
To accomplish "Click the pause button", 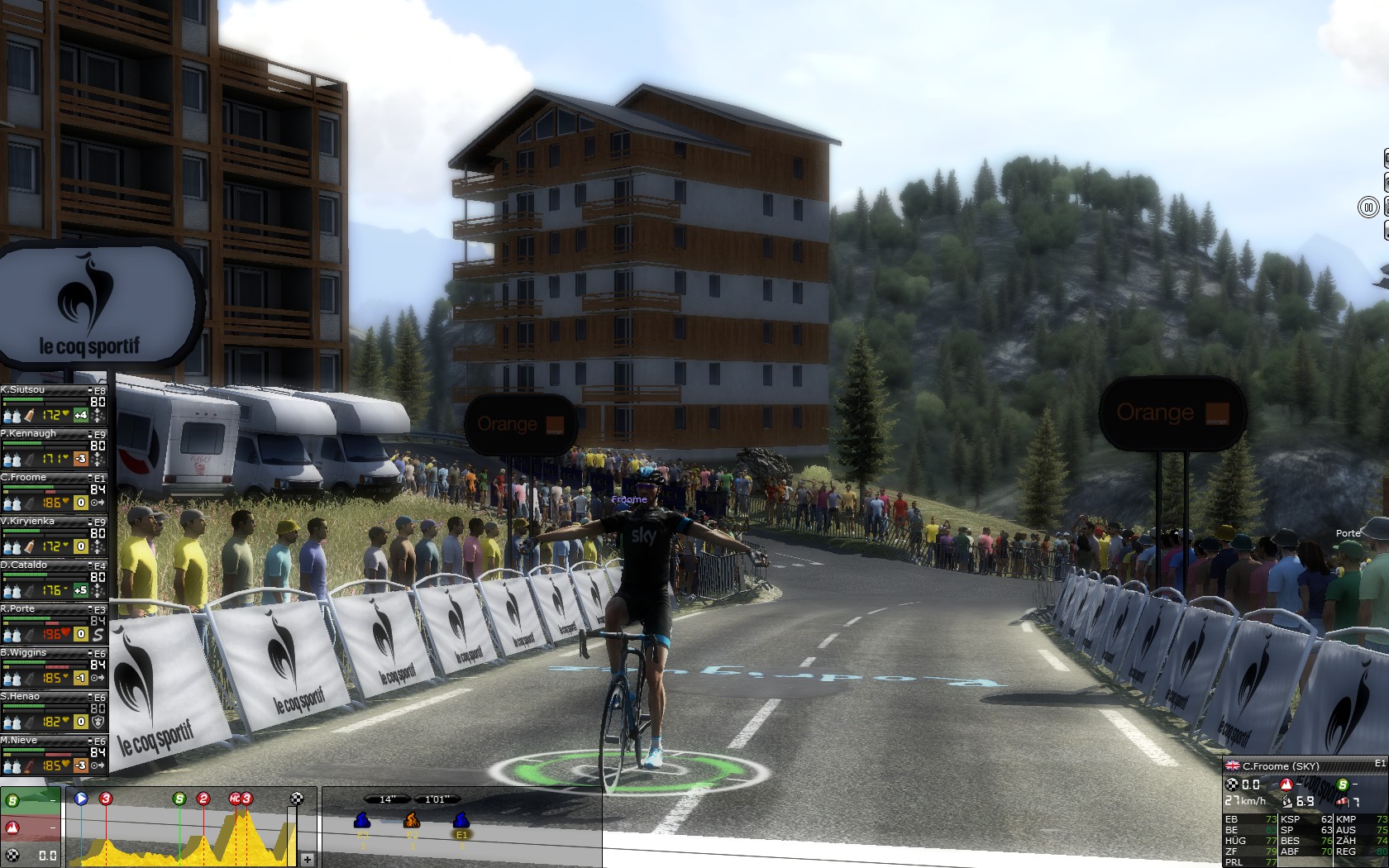I will tap(1368, 207).
